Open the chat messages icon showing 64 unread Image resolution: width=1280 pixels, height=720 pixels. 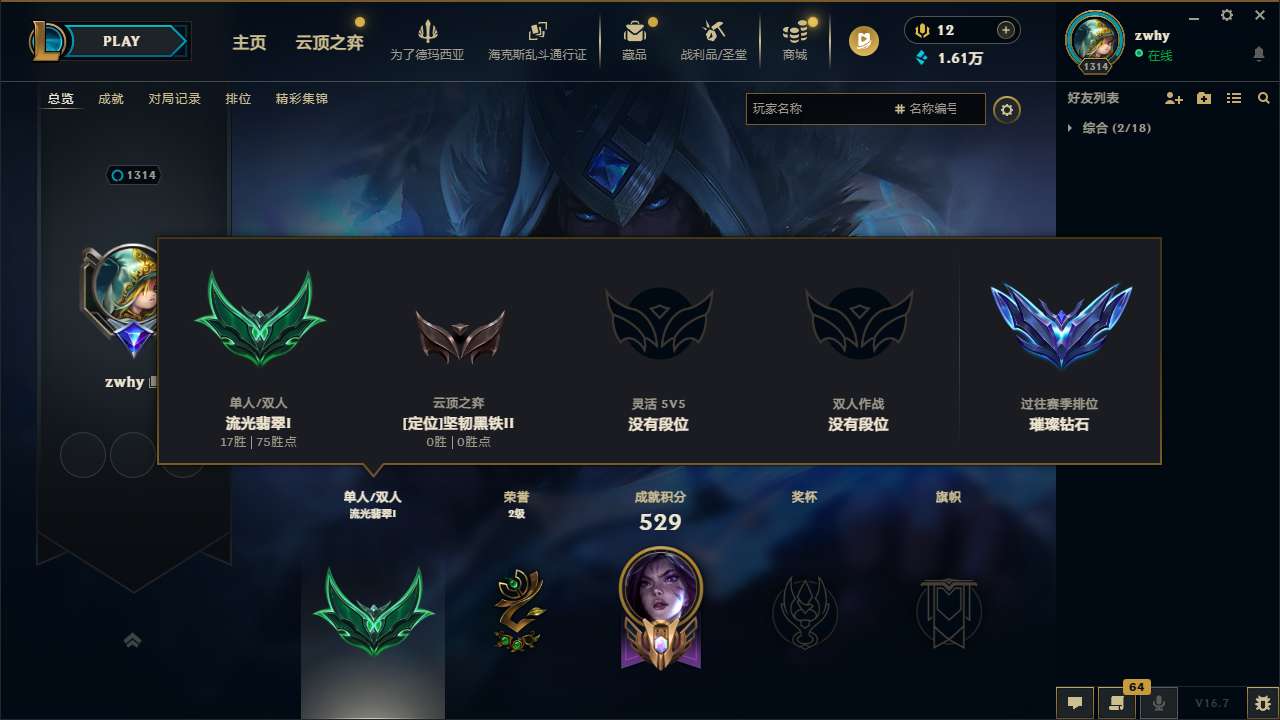1118,704
